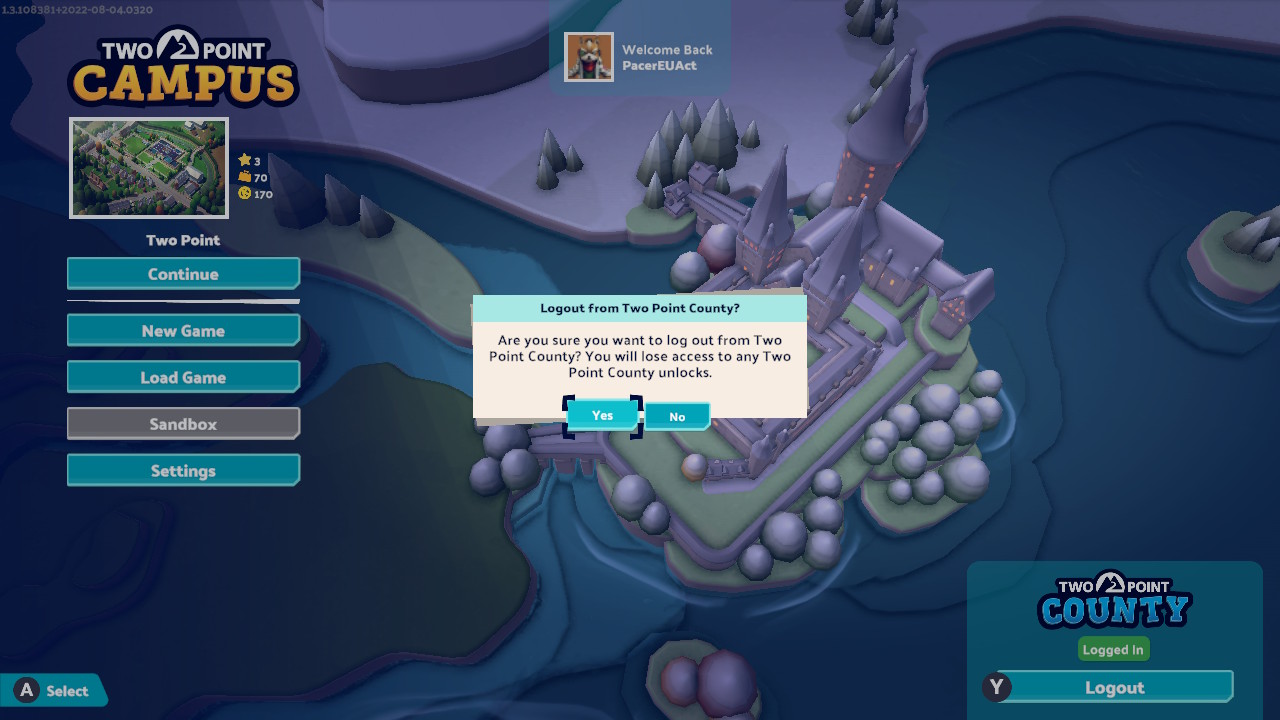Viewport: 1280px width, 720px height.
Task: Open the Settings menu
Action: tap(183, 471)
